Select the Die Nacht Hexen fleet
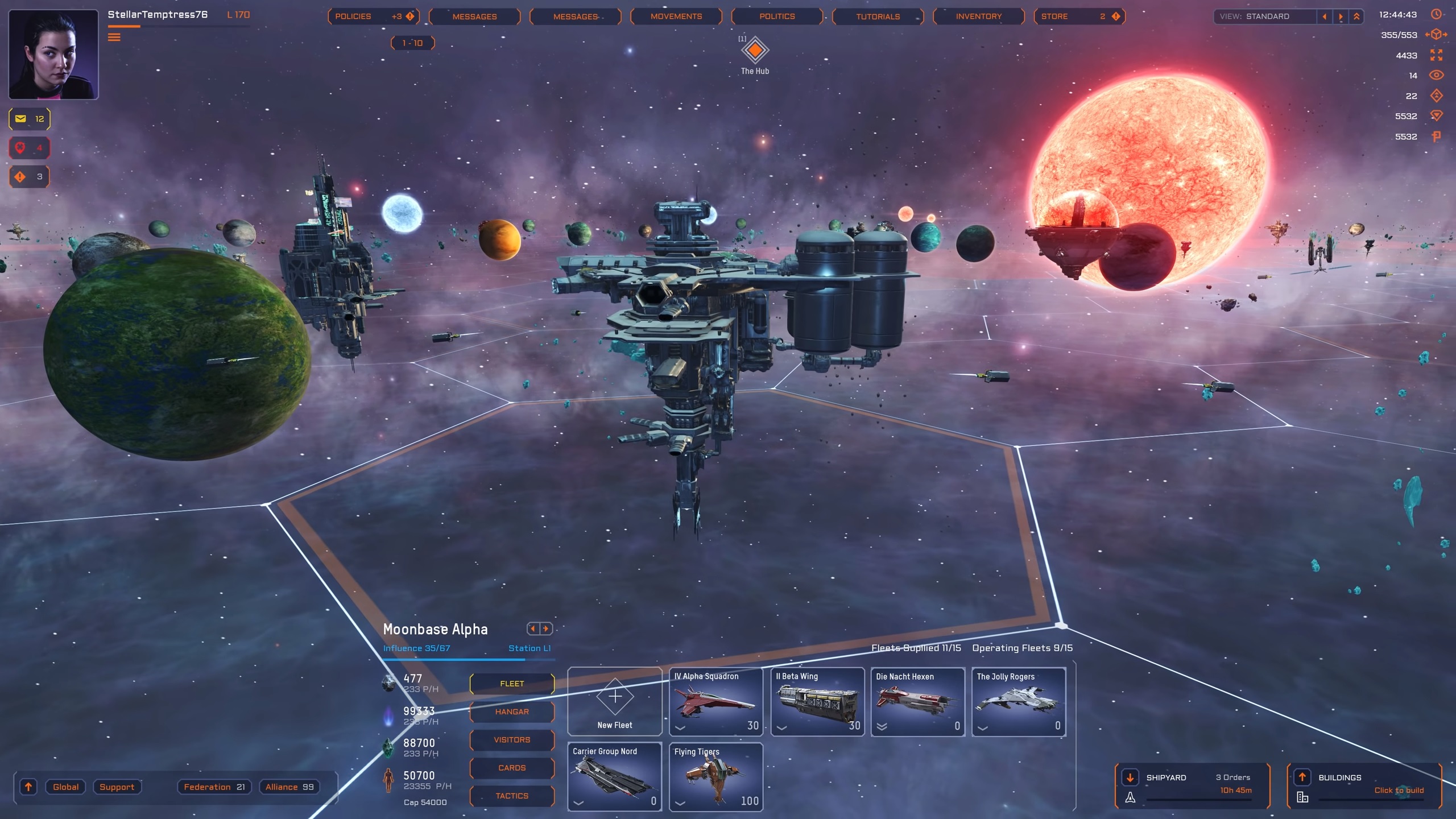Image resolution: width=1456 pixels, height=819 pixels. (917, 702)
